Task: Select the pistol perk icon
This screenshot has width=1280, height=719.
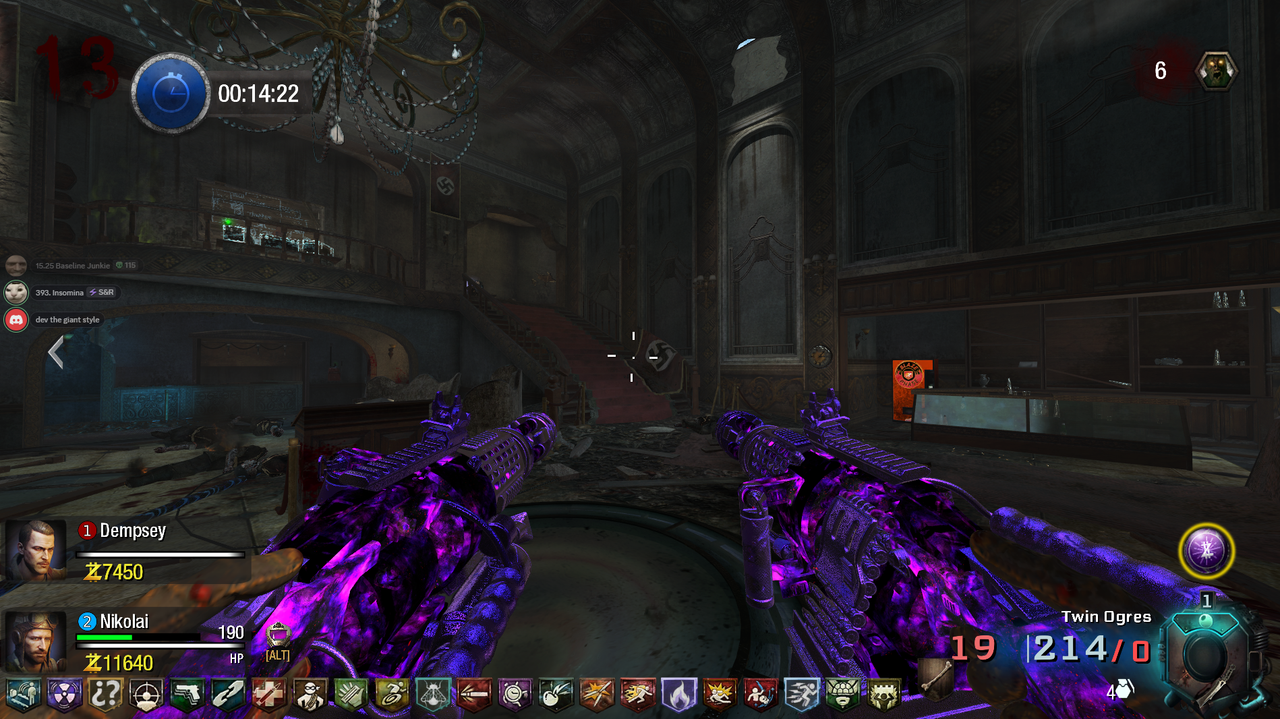Action: 187,694
